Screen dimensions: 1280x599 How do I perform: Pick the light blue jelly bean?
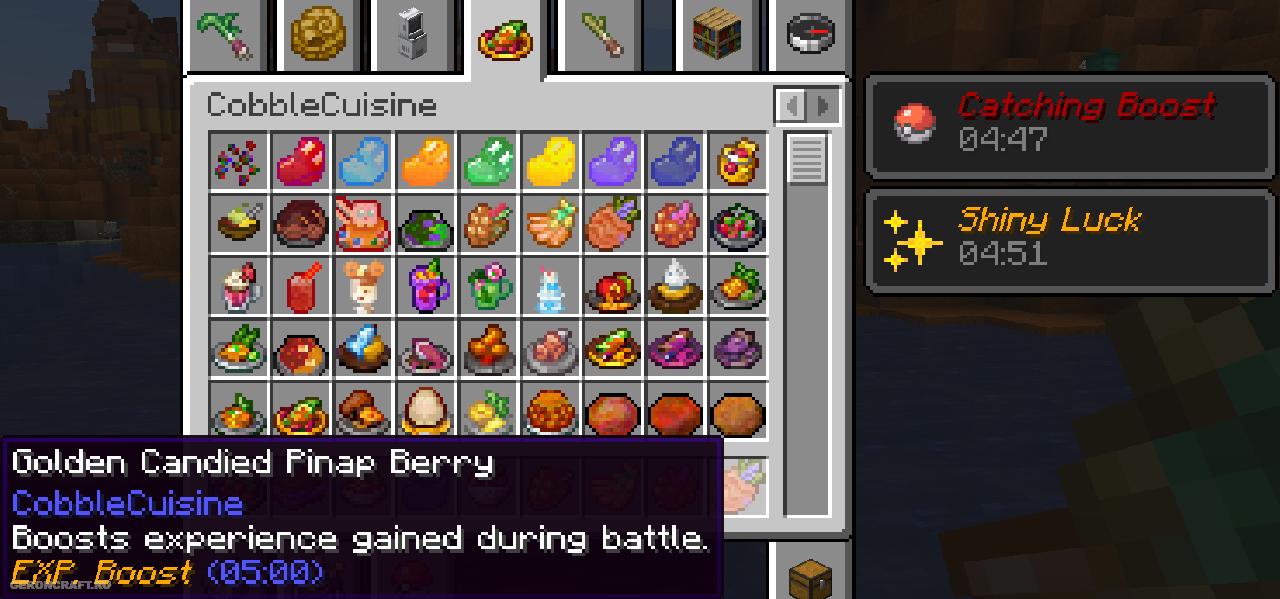363,161
